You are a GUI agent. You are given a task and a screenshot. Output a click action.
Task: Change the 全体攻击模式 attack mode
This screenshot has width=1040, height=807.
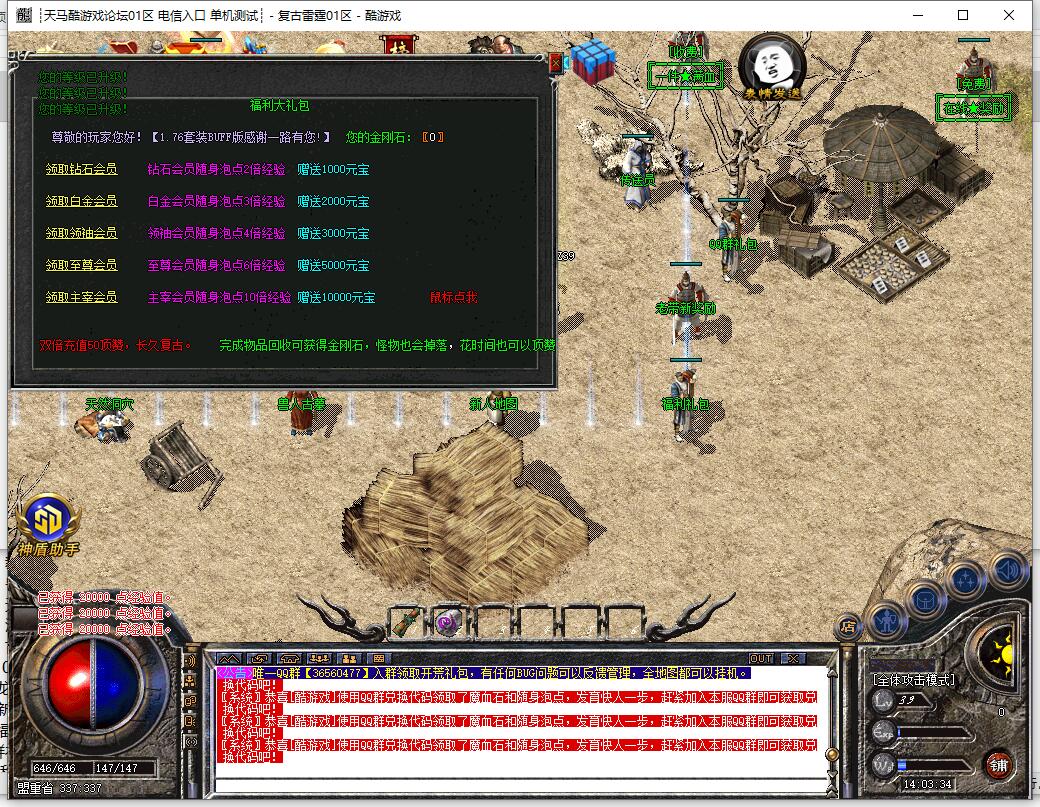pyautogui.click(x=913, y=680)
